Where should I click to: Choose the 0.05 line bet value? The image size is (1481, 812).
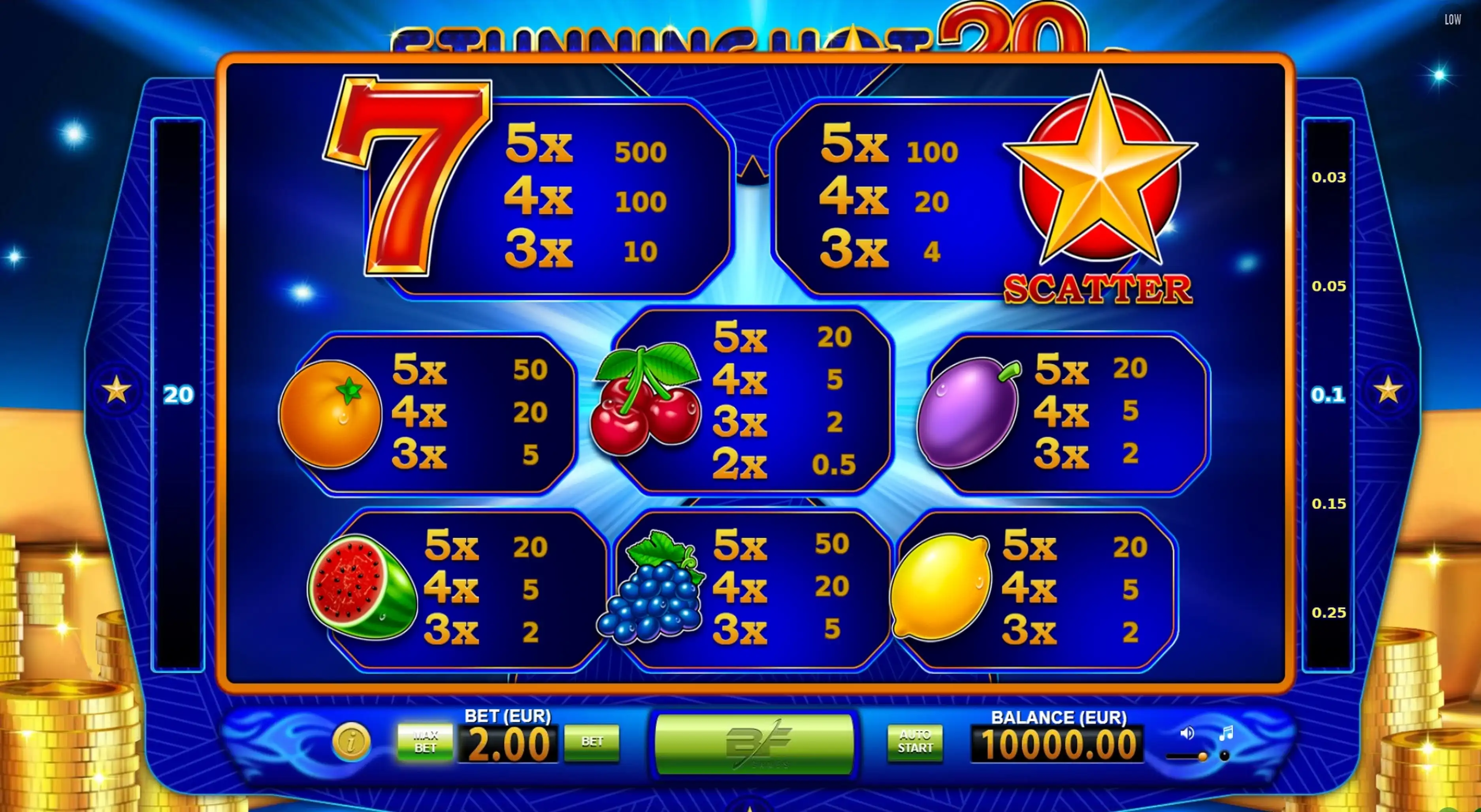(1328, 286)
